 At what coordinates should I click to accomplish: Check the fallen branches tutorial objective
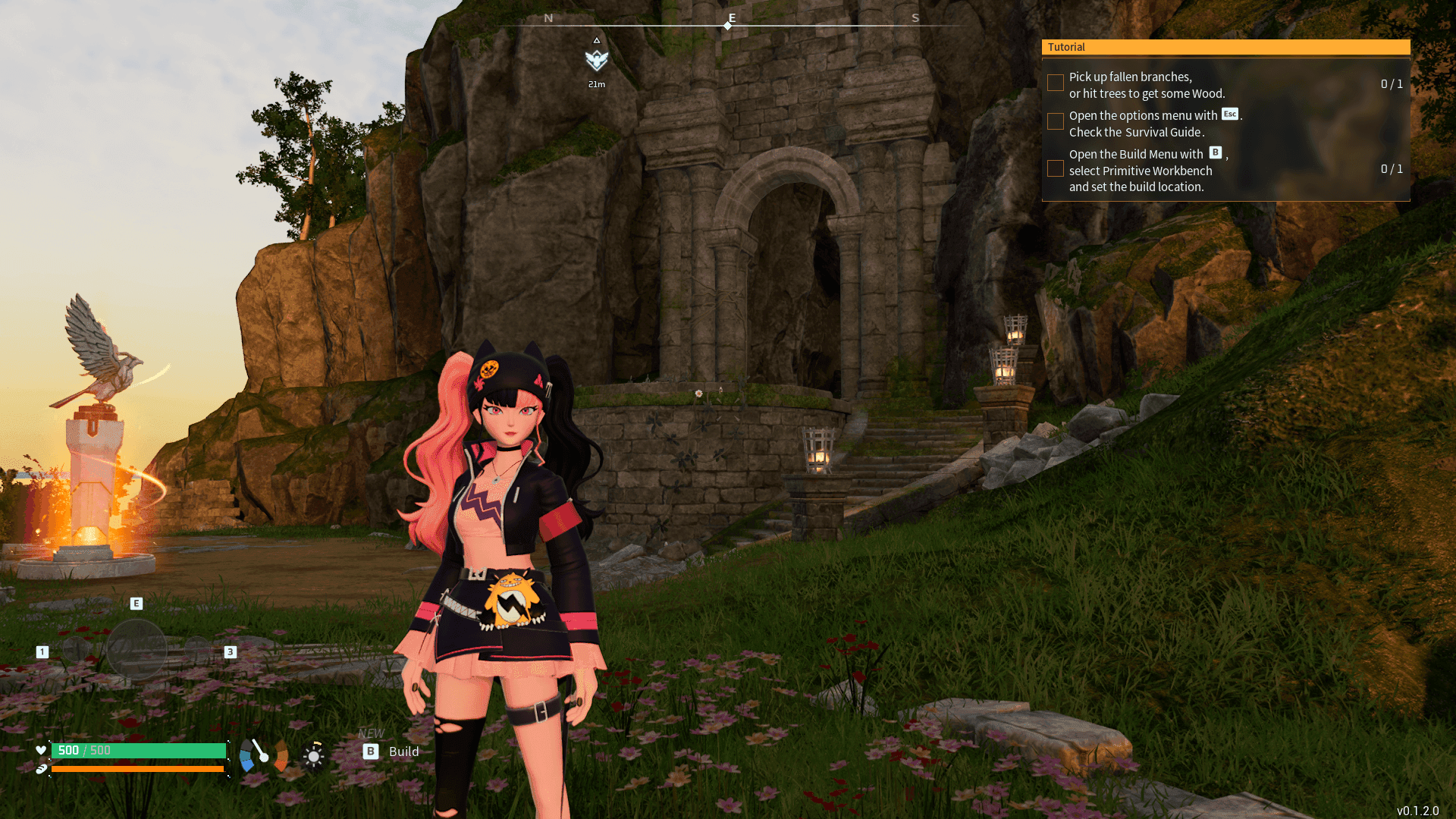[1055, 82]
